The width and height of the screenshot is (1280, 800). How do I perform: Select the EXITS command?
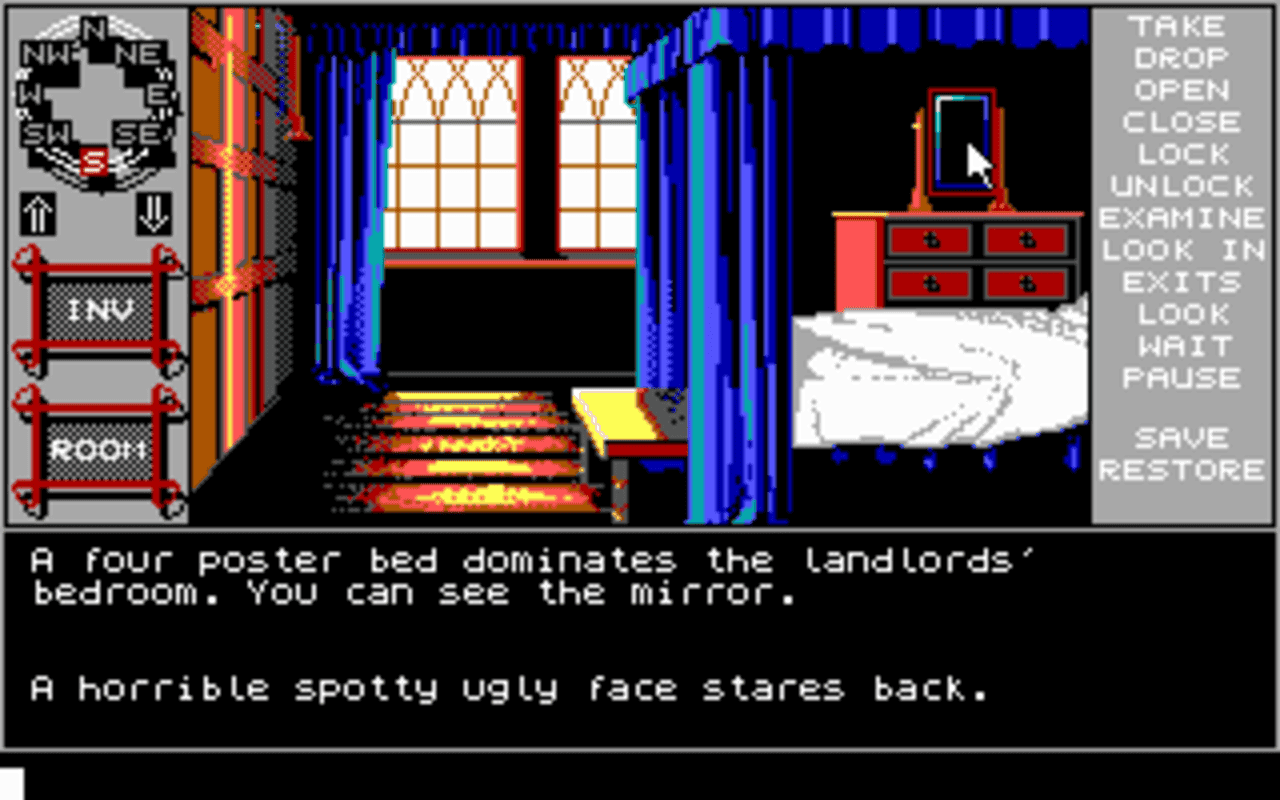1183,282
